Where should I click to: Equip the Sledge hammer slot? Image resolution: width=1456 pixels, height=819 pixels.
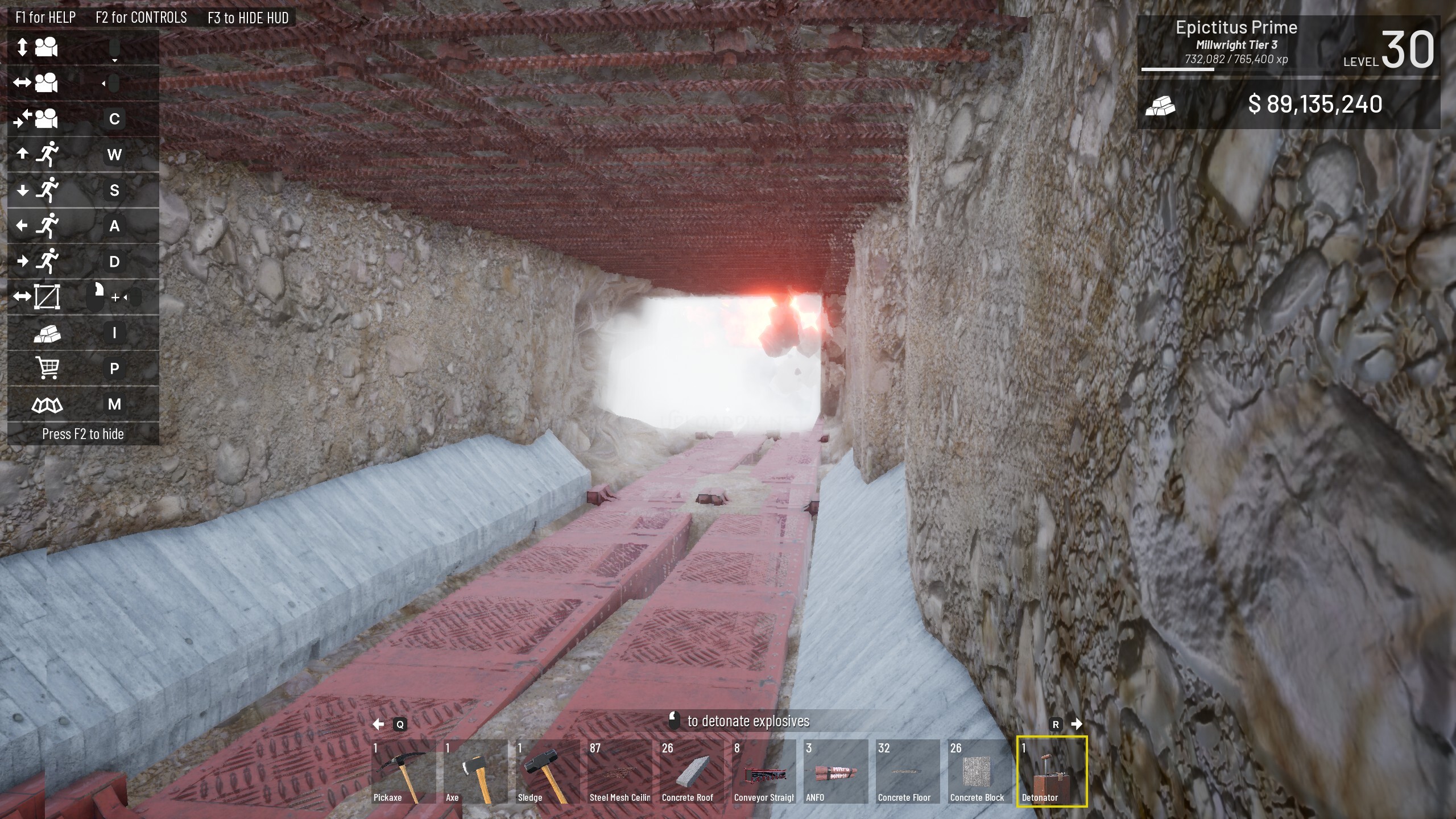548,771
